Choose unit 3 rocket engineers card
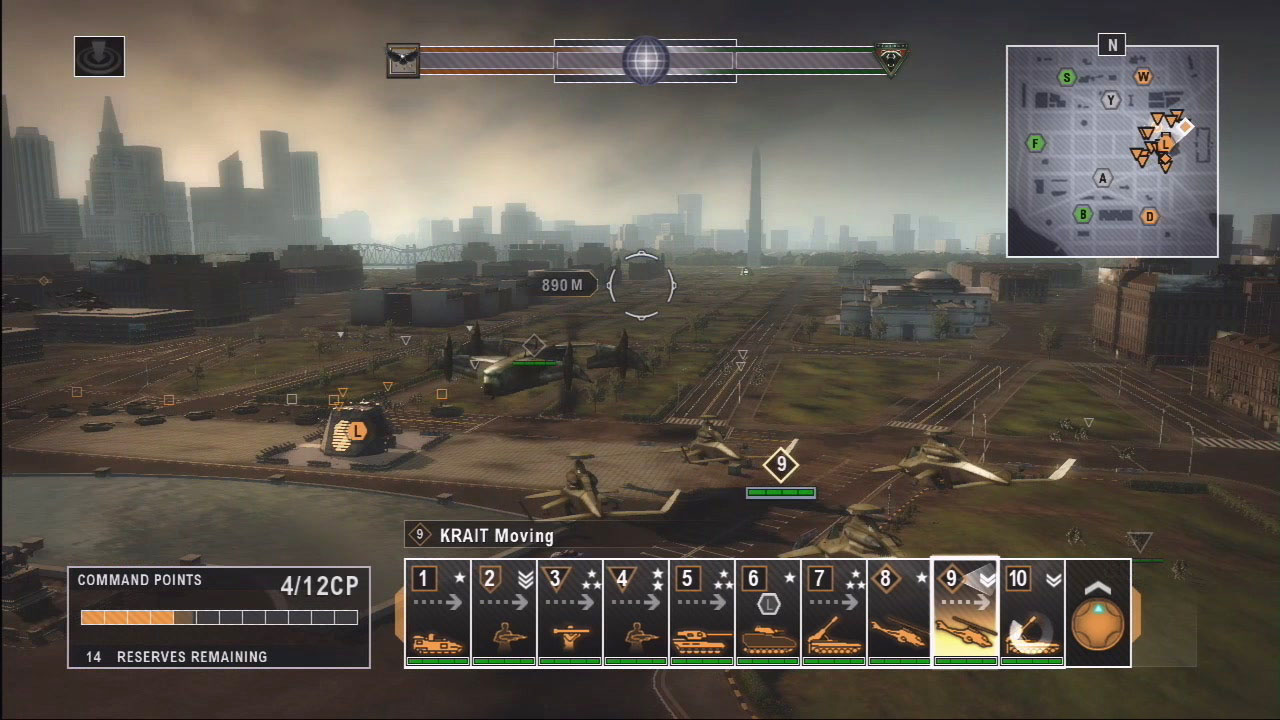Image resolution: width=1280 pixels, height=720 pixels. click(x=570, y=612)
